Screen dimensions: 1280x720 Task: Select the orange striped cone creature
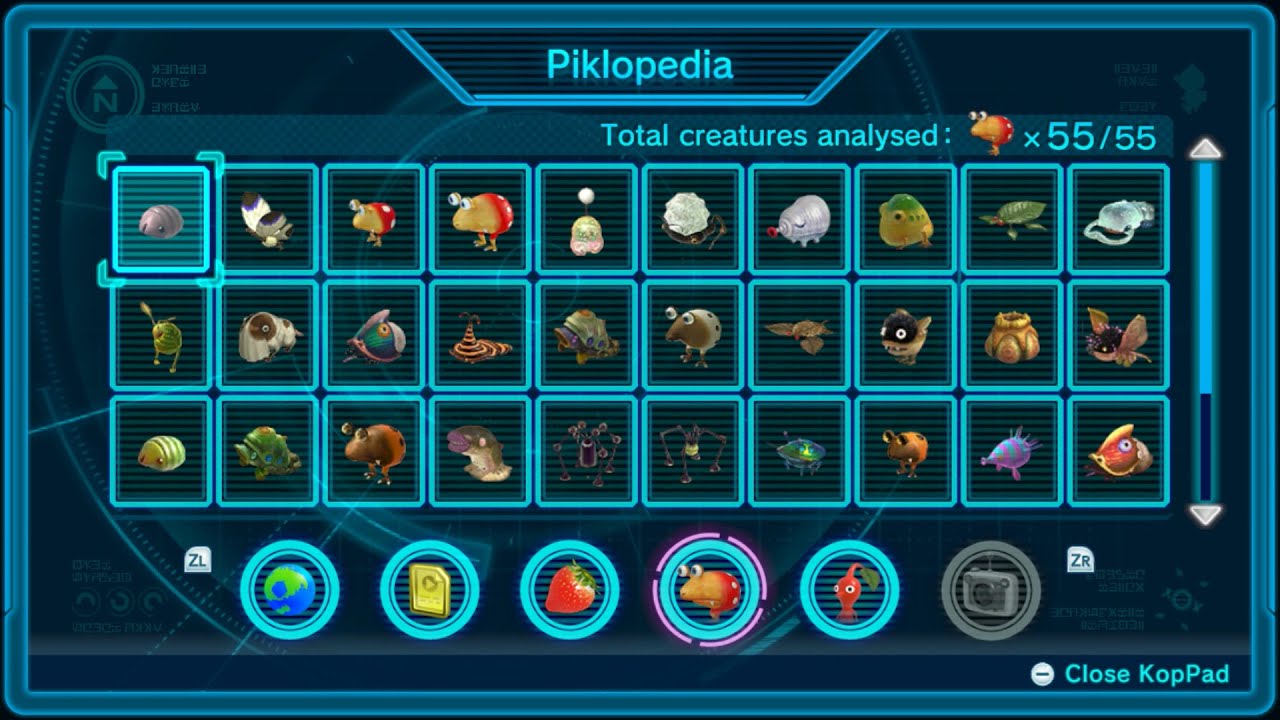(x=479, y=336)
